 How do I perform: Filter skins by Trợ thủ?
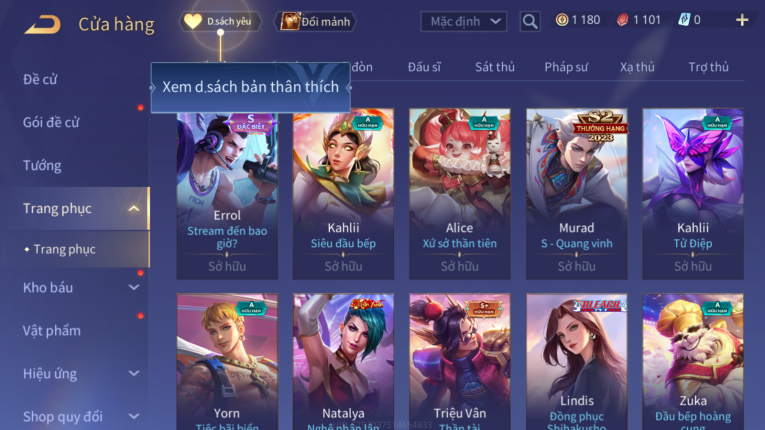[x=708, y=67]
